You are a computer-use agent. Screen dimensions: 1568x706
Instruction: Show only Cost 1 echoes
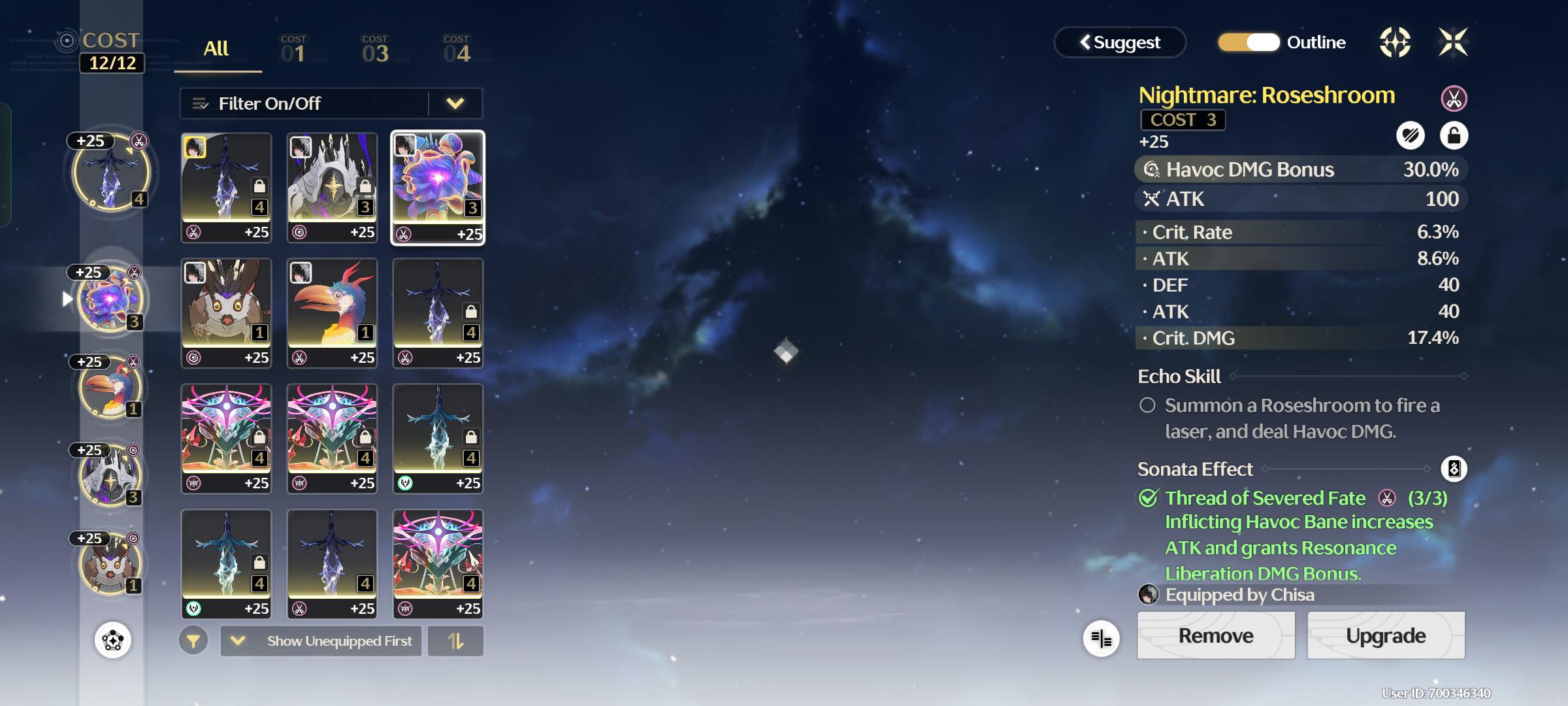click(293, 50)
